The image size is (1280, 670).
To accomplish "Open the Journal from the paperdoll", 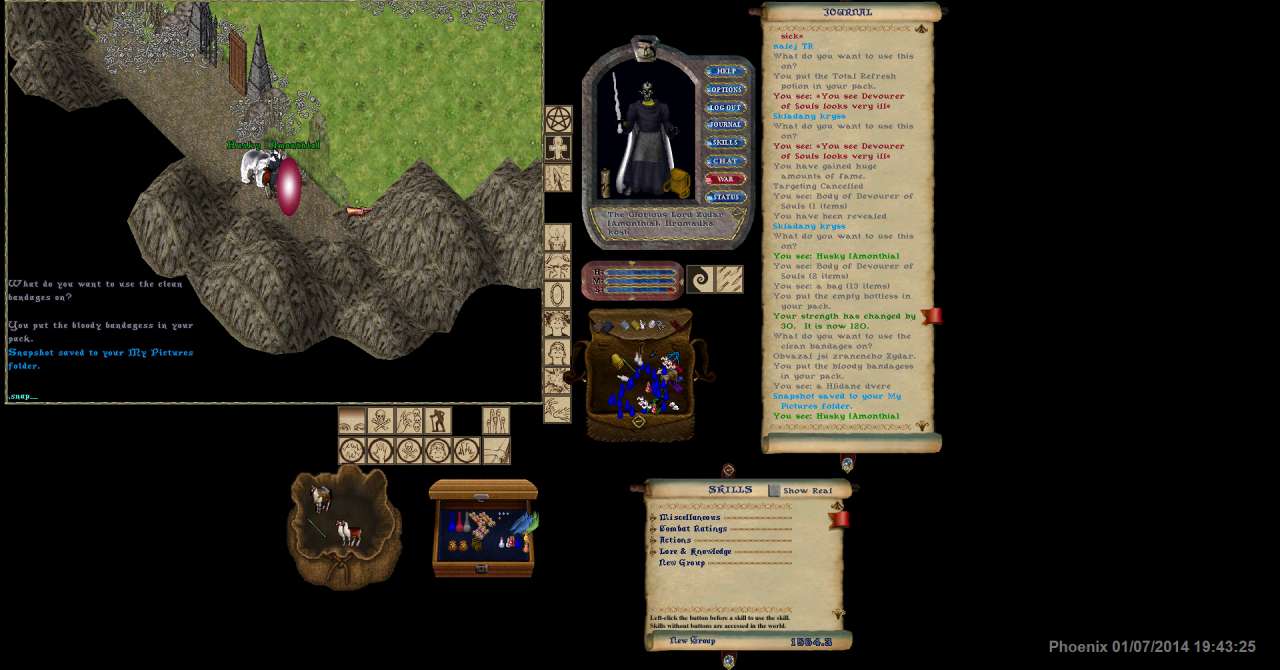I will click(725, 125).
